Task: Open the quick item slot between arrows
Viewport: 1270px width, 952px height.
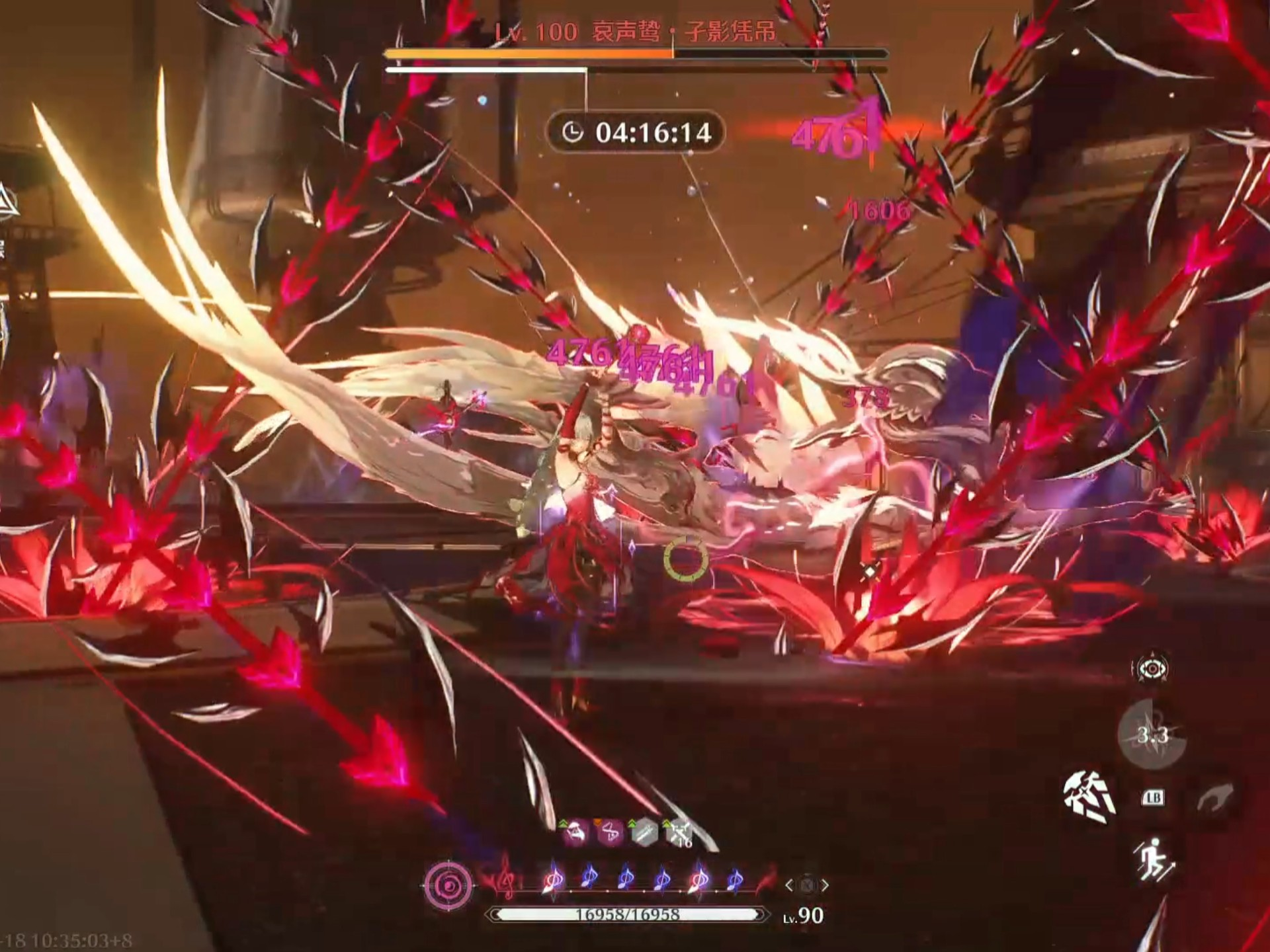Action: pos(806,885)
